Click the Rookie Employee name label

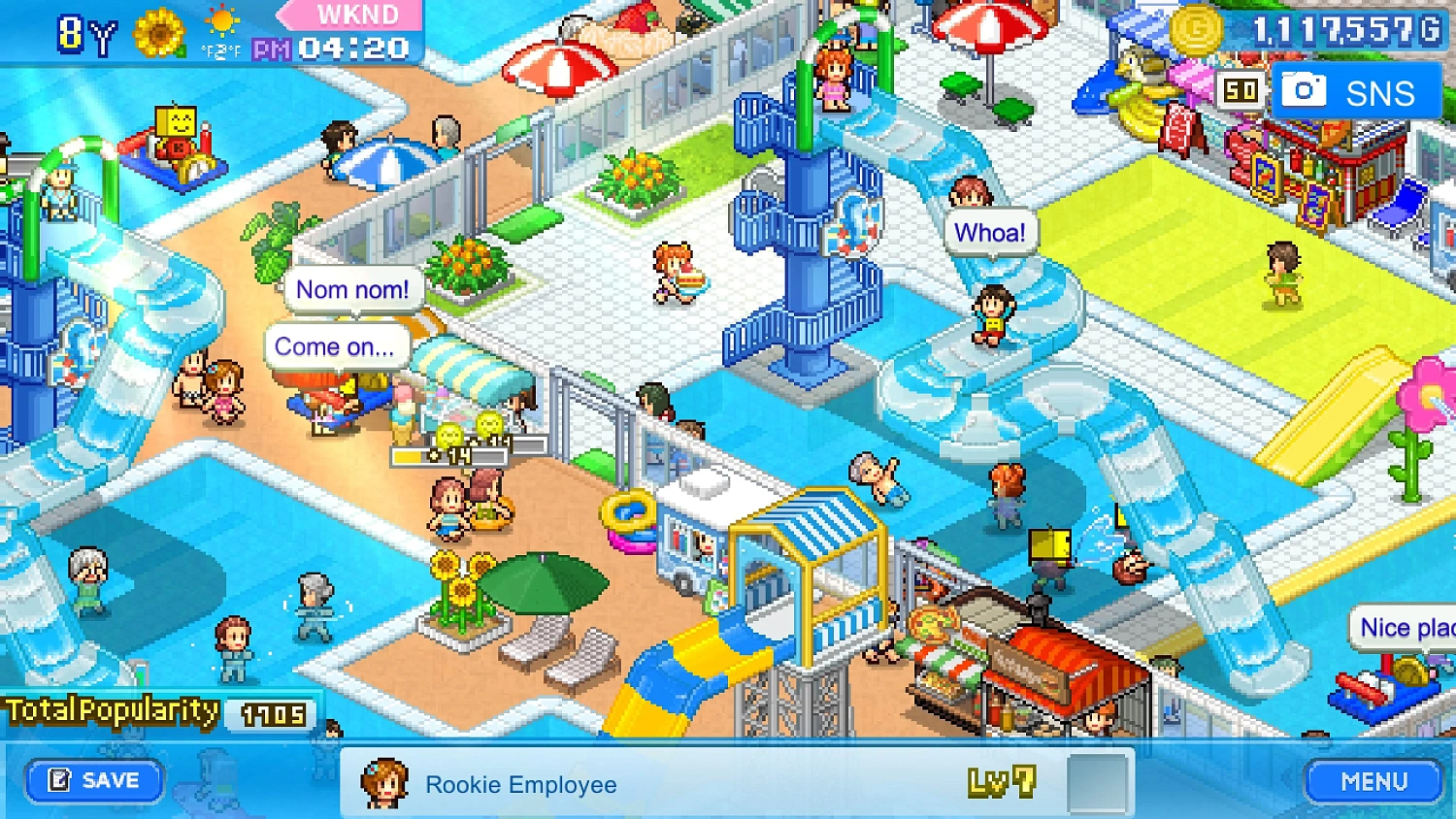[x=521, y=784]
